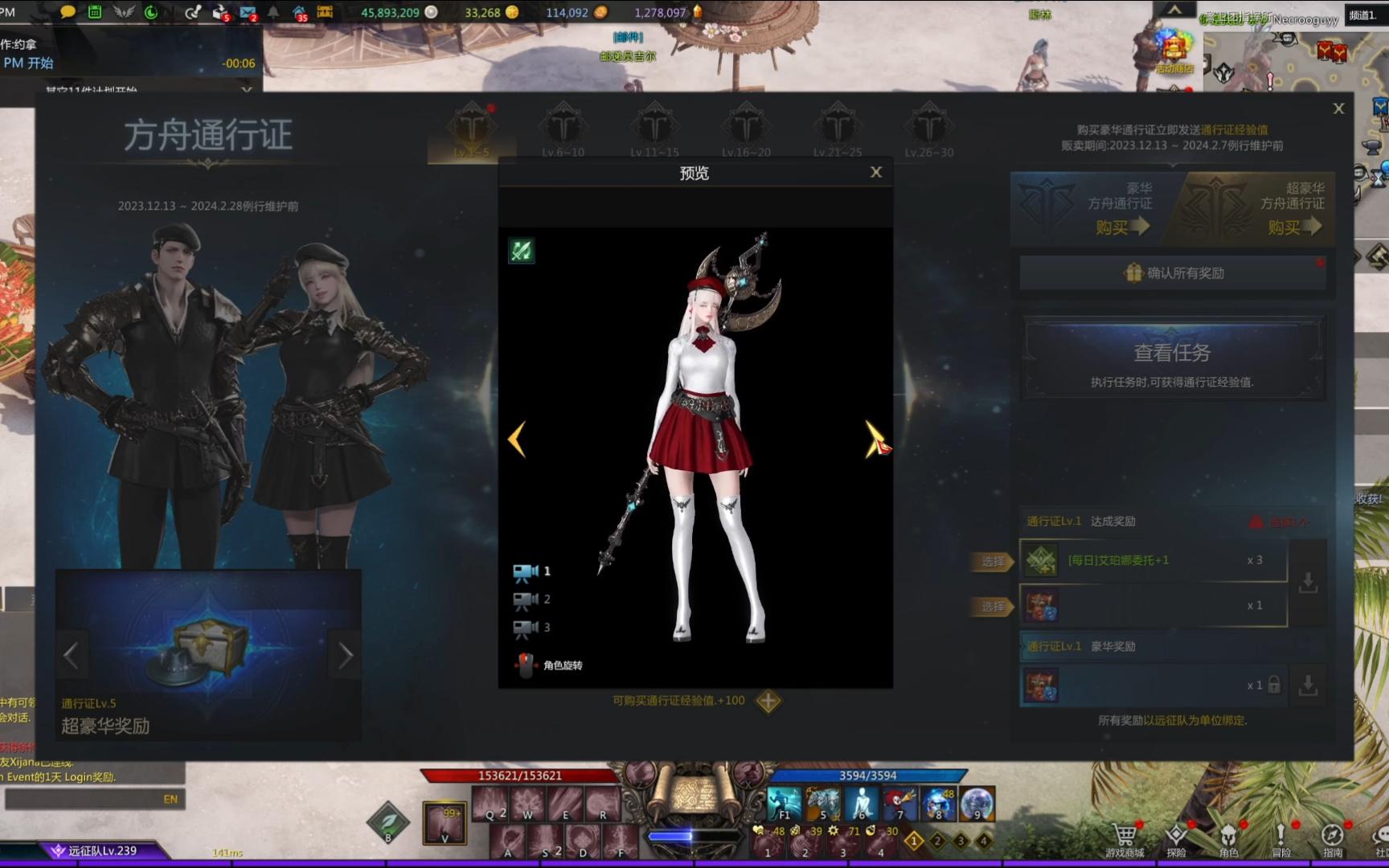Close the 方舟通行证 pass window

[x=1338, y=108]
